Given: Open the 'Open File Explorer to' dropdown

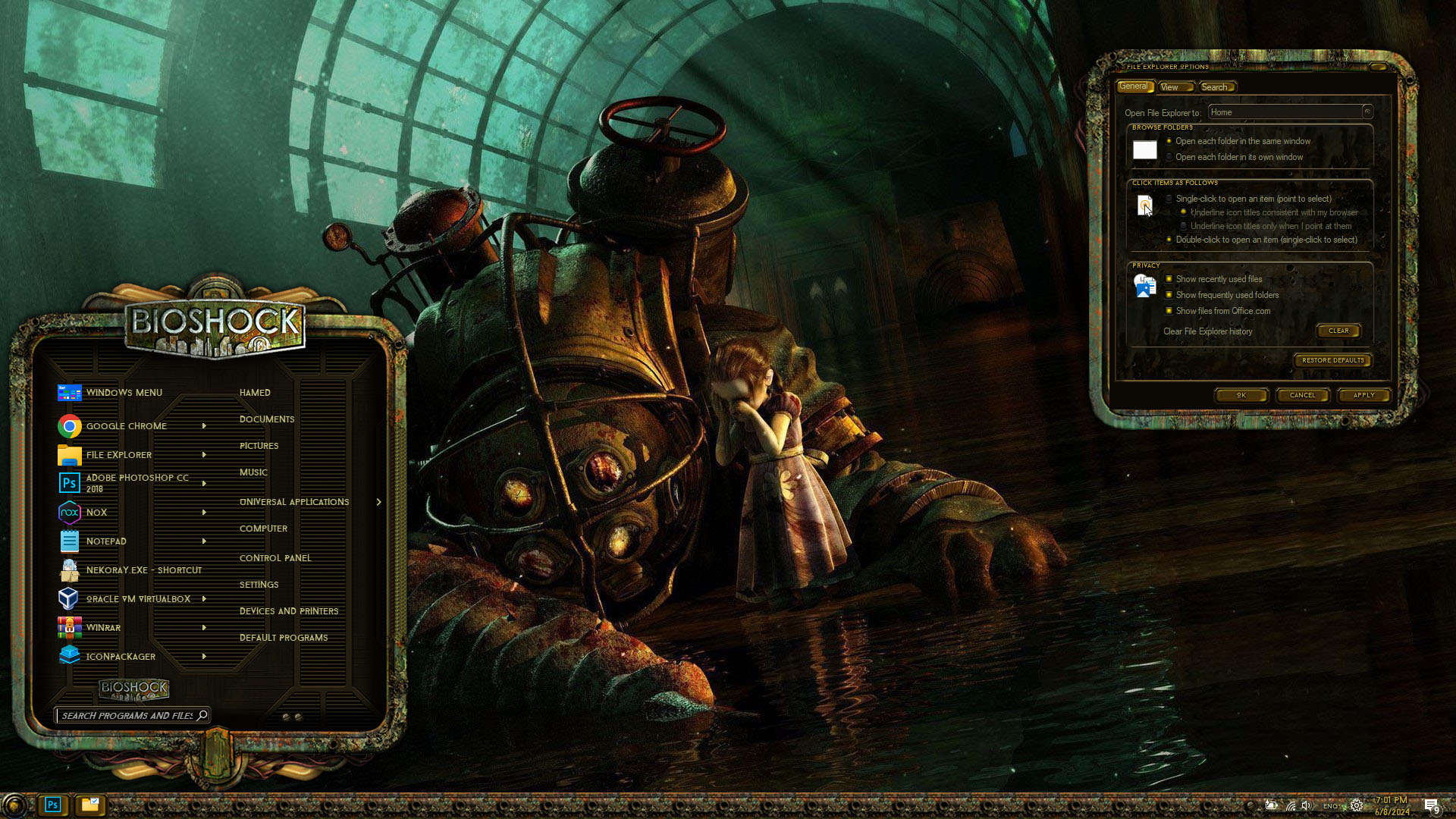Looking at the screenshot, I should click(1367, 112).
